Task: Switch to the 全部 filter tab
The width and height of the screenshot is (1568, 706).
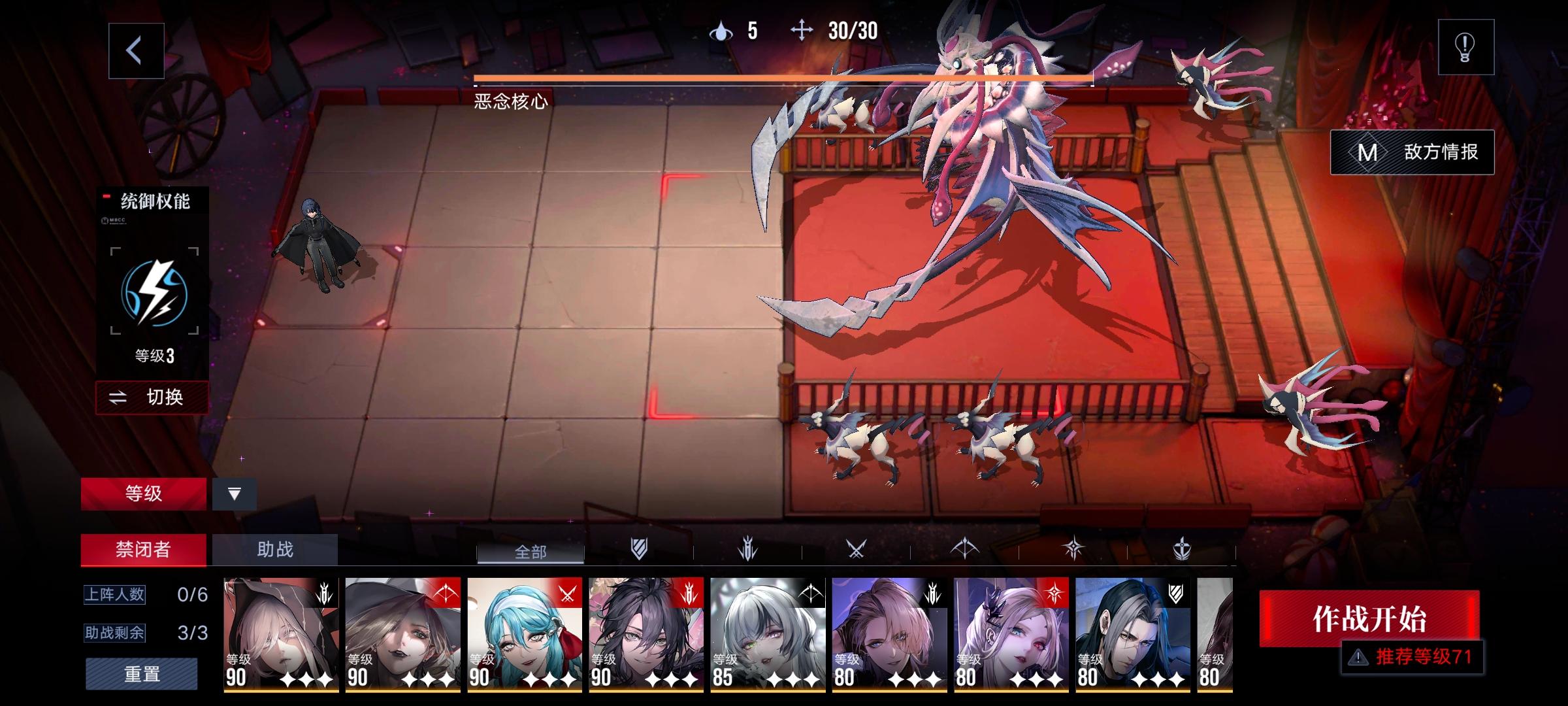Action: 531,552
